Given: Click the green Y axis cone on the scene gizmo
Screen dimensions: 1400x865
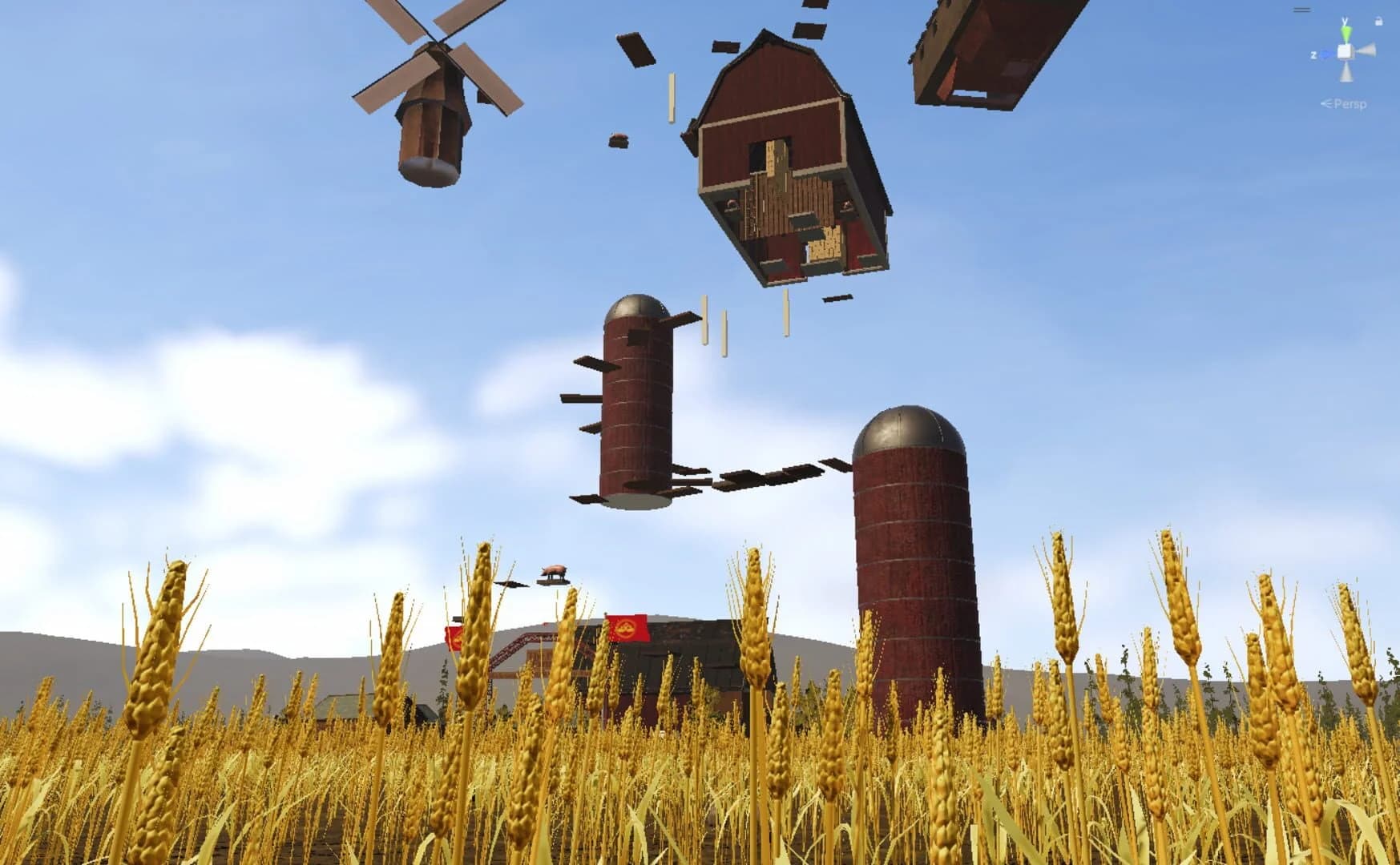Looking at the screenshot, I should coord(1346,32).
